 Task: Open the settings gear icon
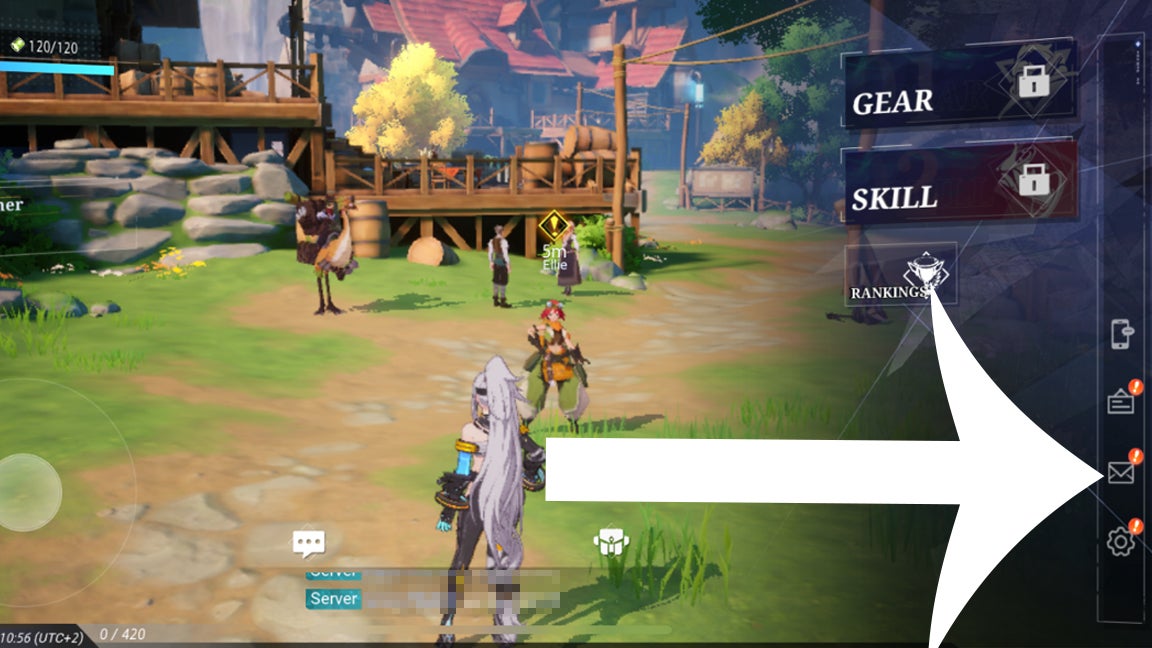[x=1121, y=542]
